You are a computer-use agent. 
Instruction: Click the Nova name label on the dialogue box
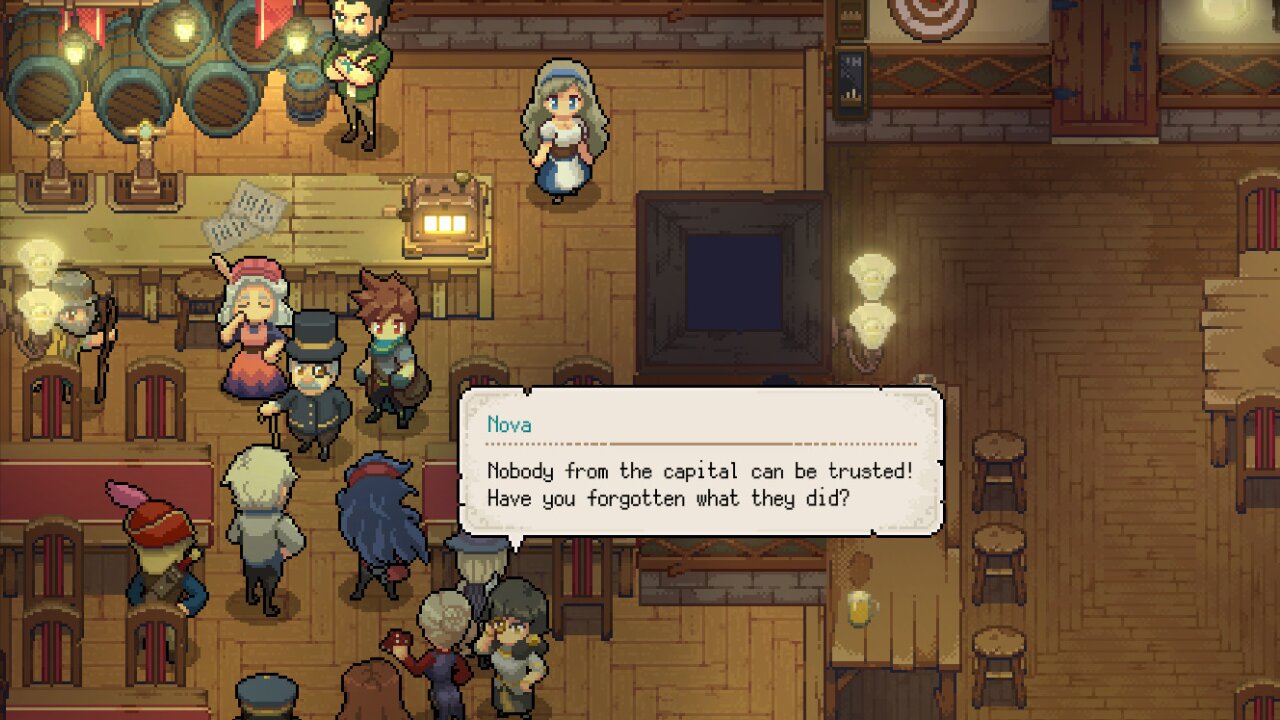pos(510,424)
